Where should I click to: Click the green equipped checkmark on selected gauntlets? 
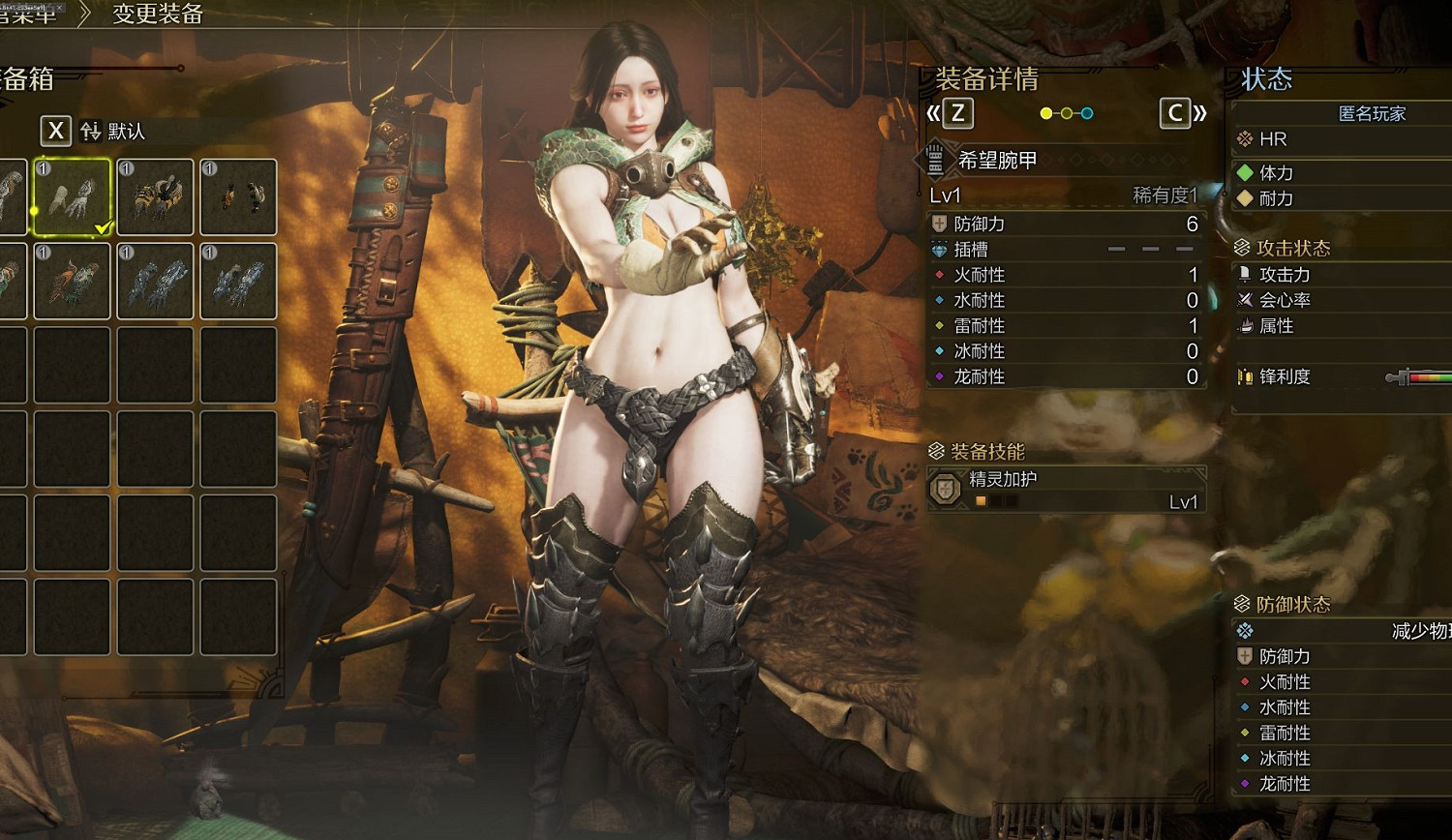coord(102,225)
